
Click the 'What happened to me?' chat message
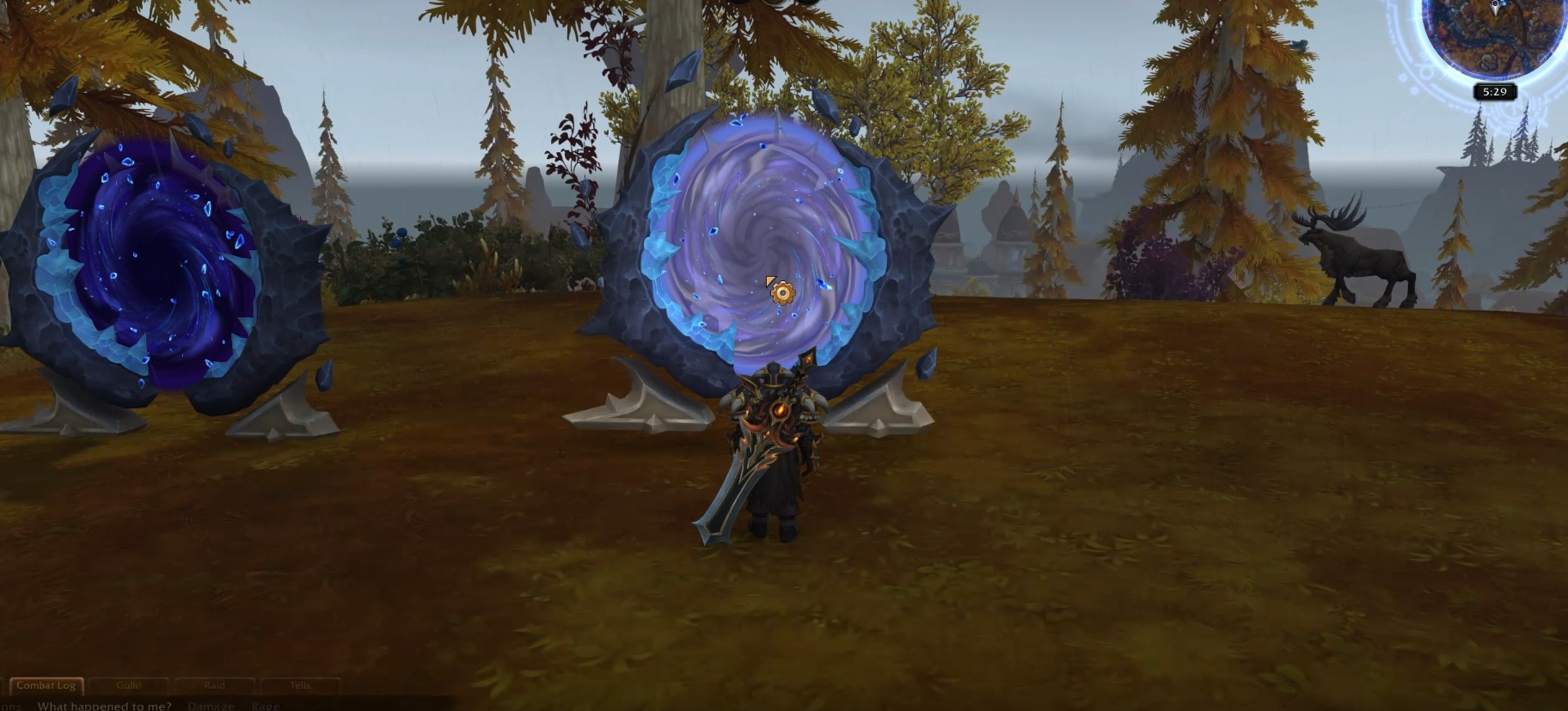click(103, 705)
